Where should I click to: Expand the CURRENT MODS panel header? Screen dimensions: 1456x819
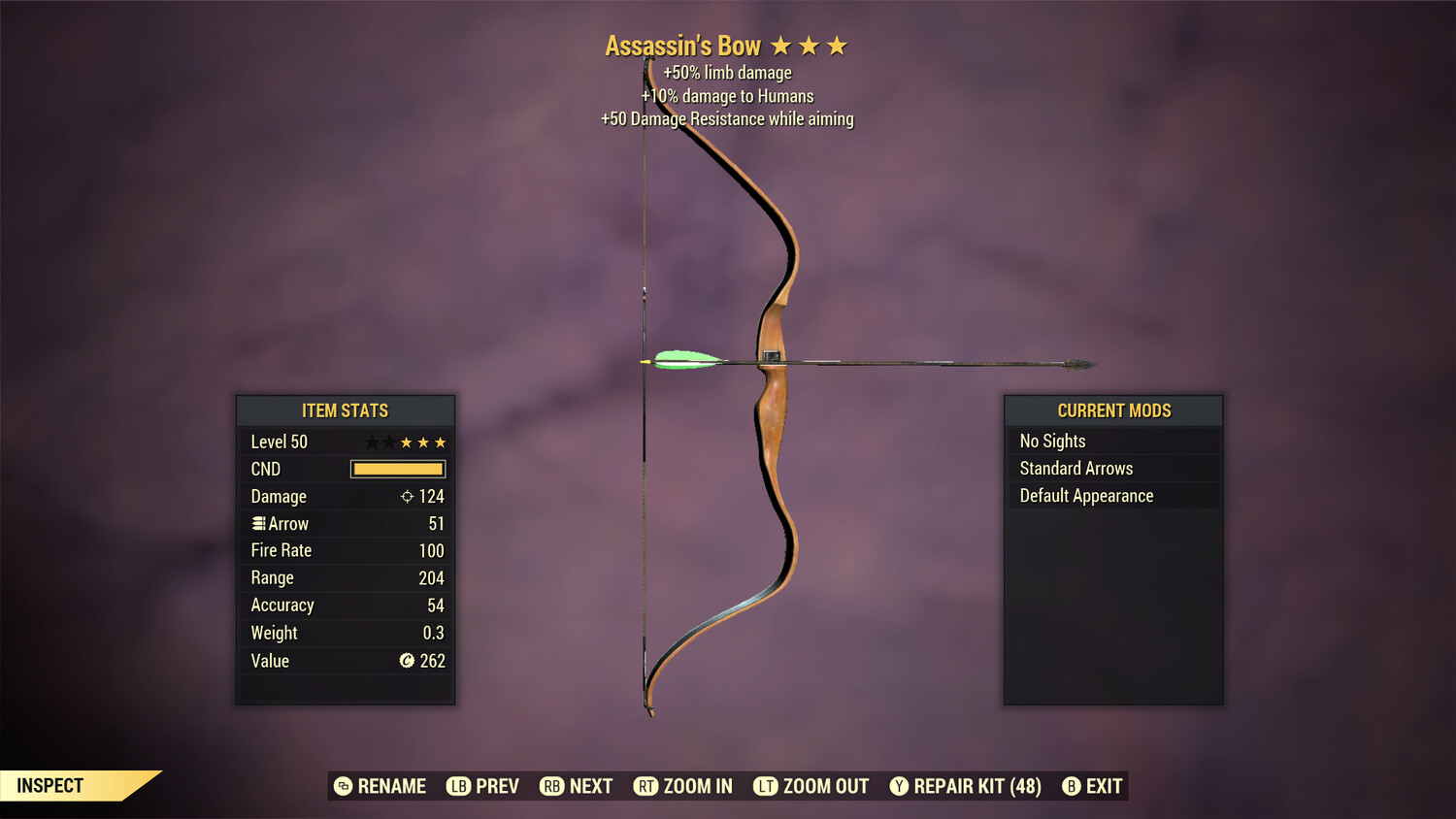tap(1113, 409)
